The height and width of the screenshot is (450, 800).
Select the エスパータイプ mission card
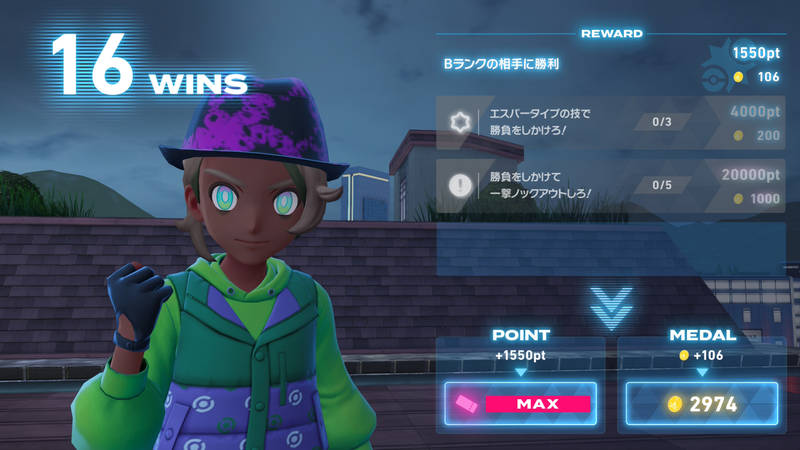click(612, 124)
